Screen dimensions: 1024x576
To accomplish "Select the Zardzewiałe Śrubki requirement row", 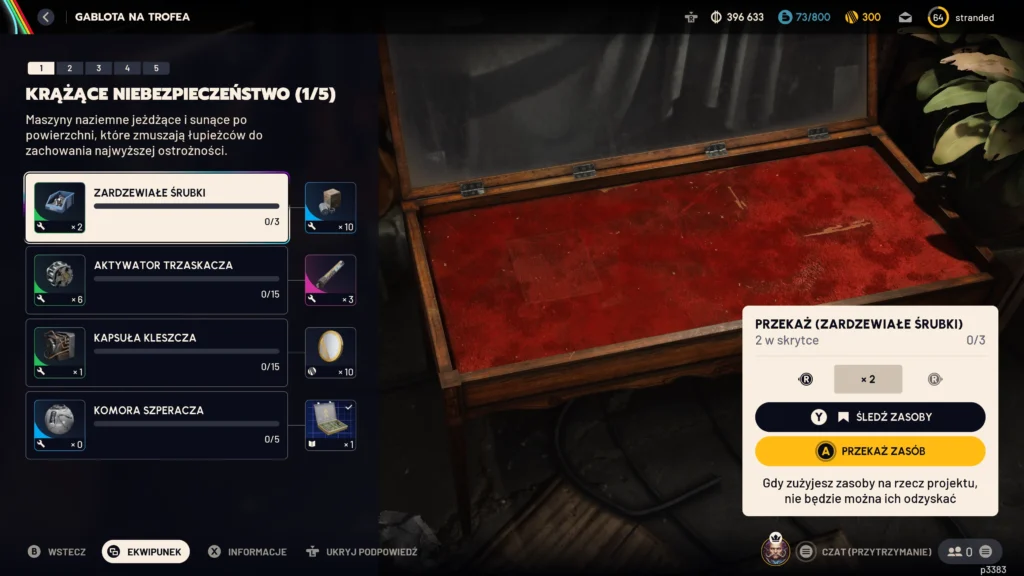I will [x=157, y=208].
